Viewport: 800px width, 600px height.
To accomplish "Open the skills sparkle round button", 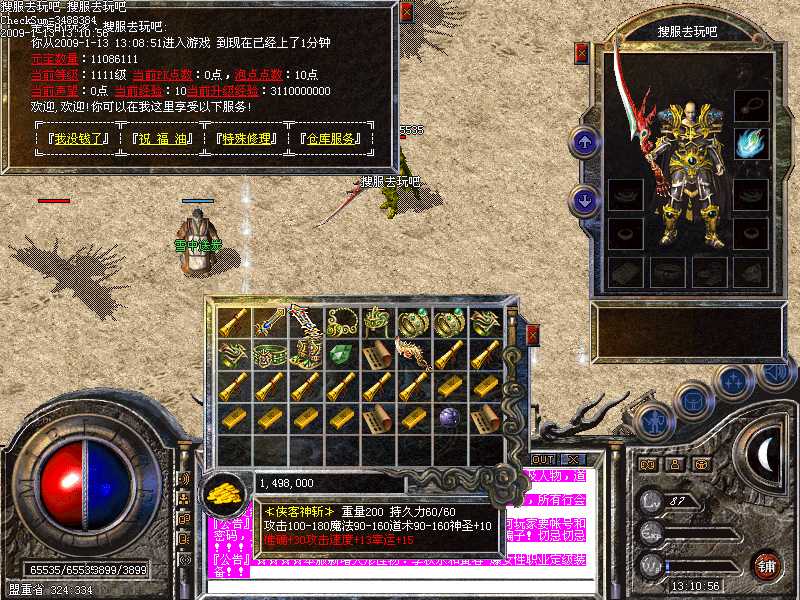I will click(x=734, y=381).
